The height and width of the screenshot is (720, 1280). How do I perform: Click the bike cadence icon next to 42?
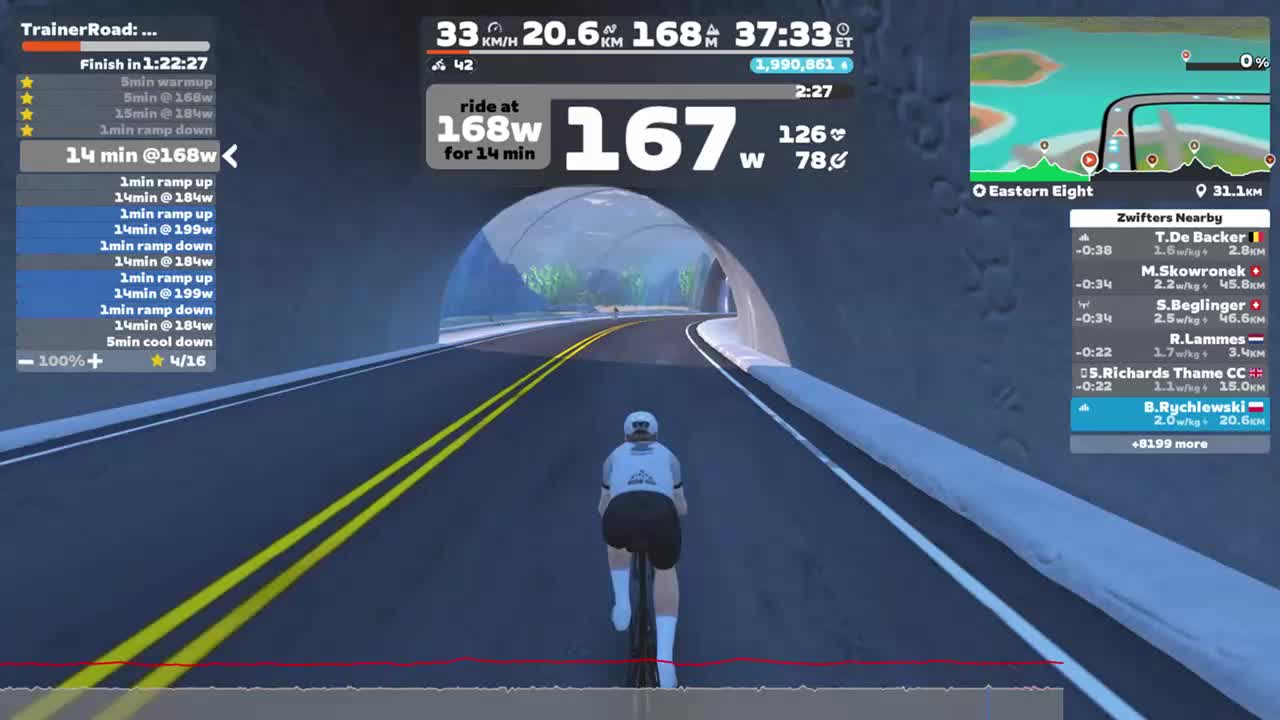pos(438,64)
